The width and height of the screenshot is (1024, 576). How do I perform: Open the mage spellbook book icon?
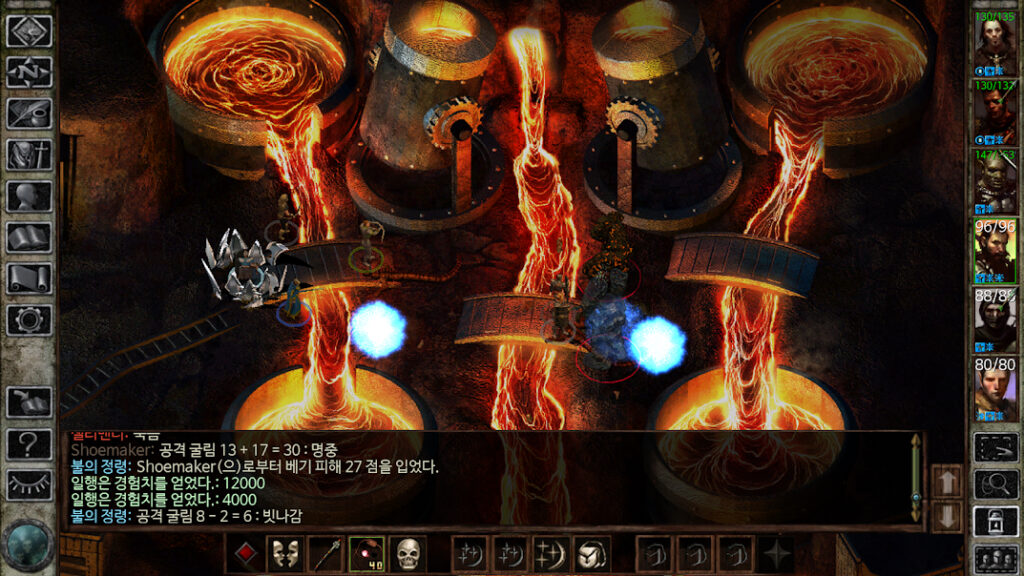(29, 238)
